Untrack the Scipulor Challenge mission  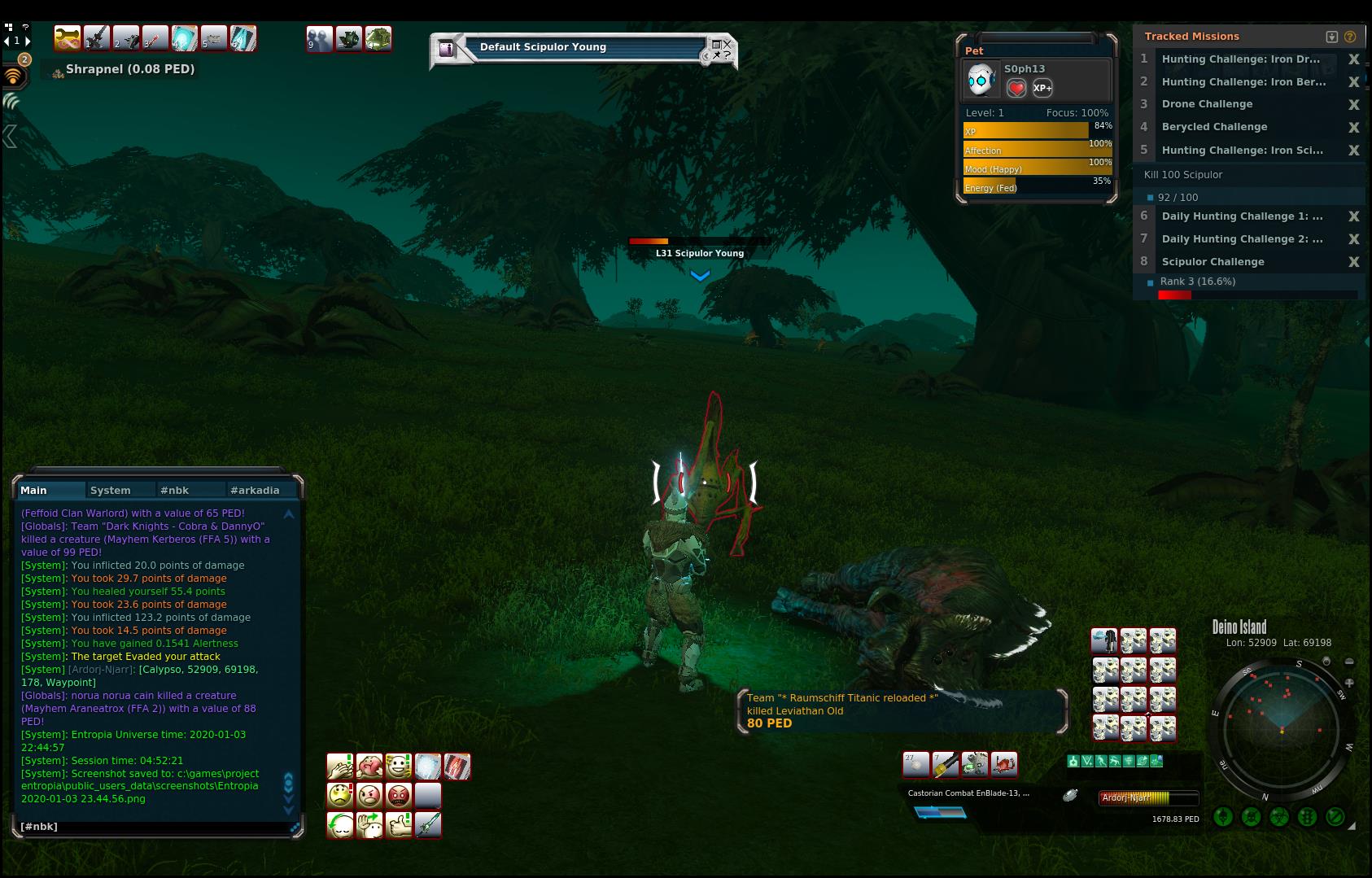click(1354, 262)
